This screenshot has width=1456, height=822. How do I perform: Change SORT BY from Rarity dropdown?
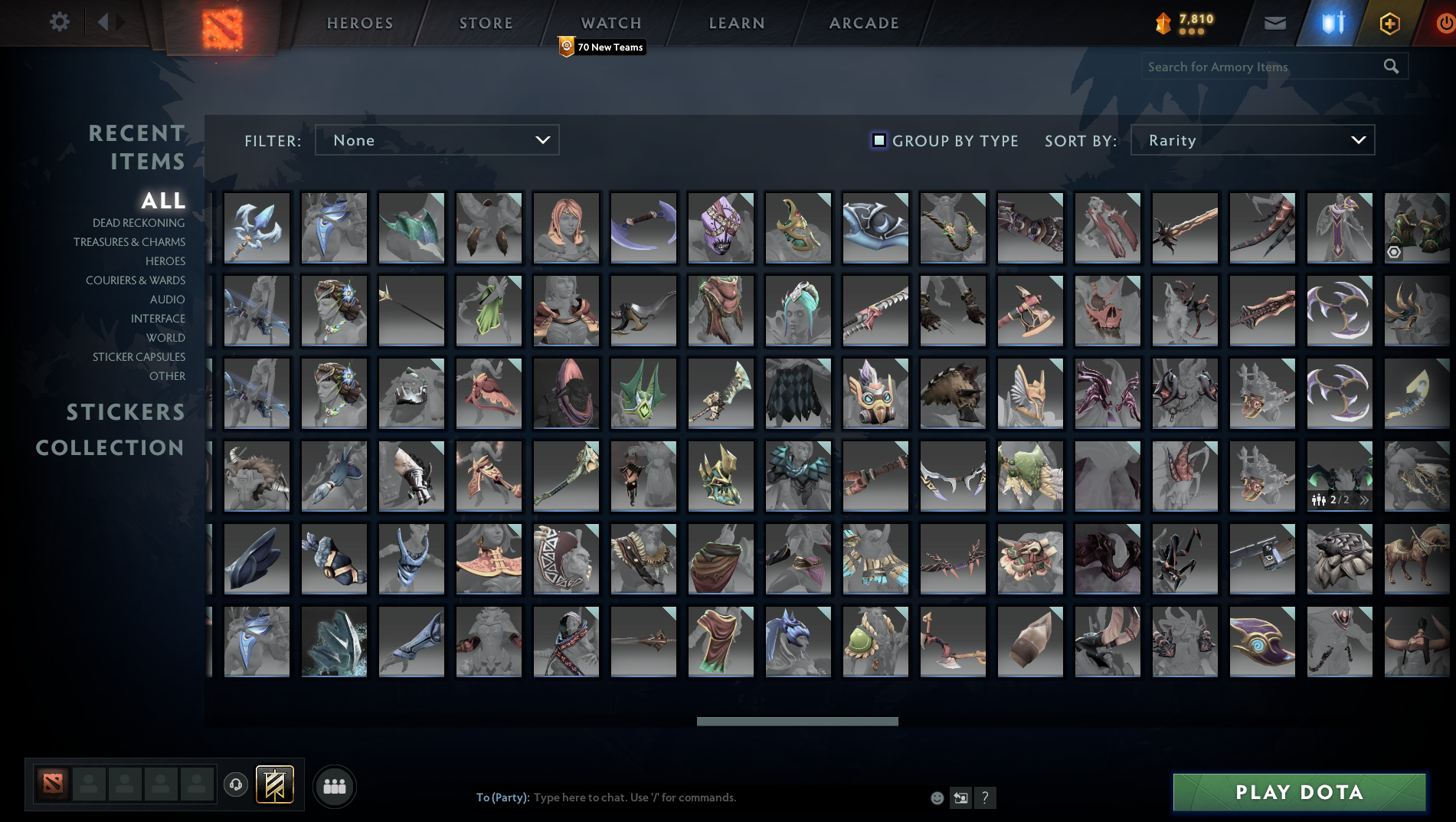1252,140
